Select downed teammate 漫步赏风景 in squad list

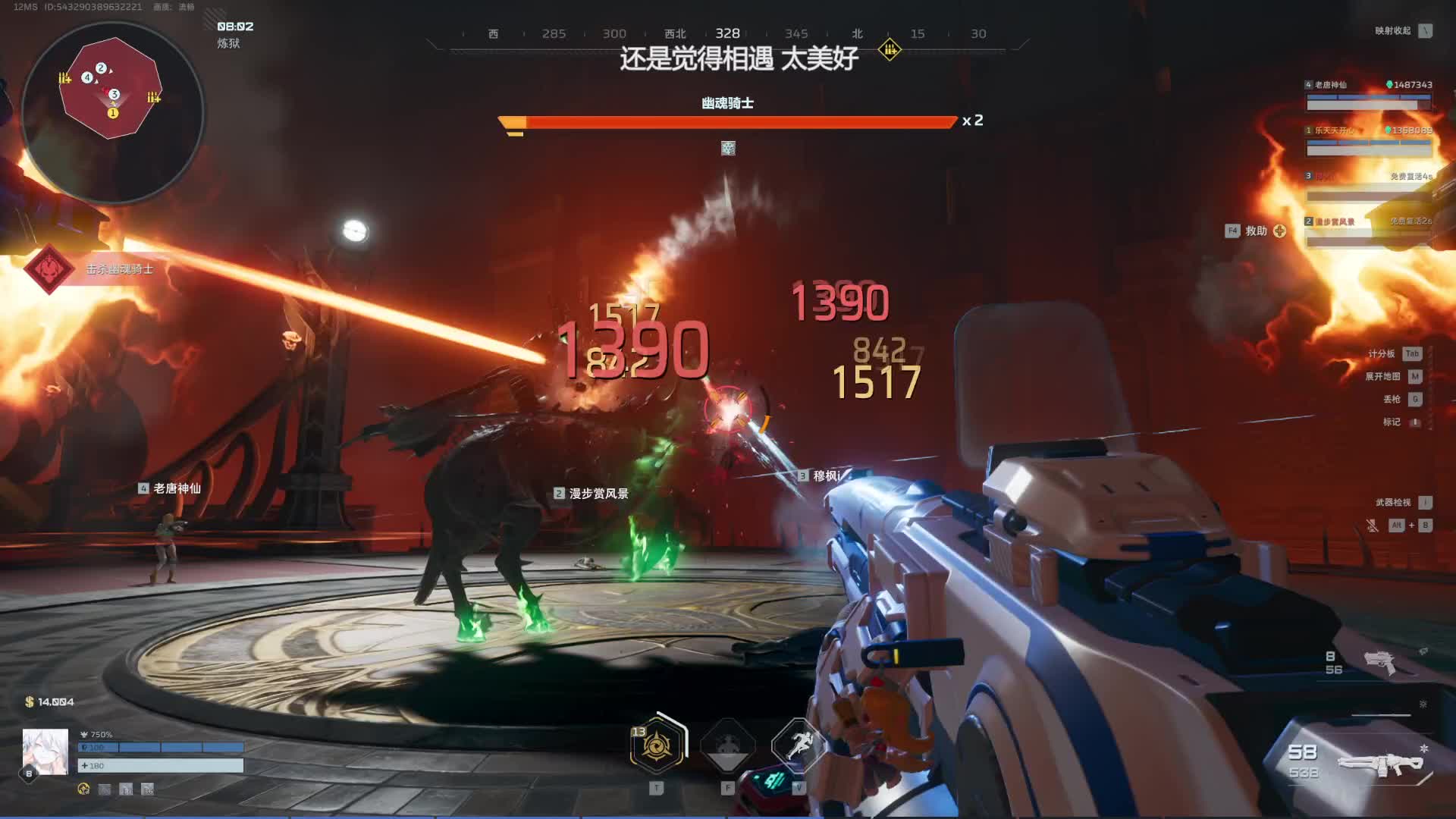point(1368,231)
